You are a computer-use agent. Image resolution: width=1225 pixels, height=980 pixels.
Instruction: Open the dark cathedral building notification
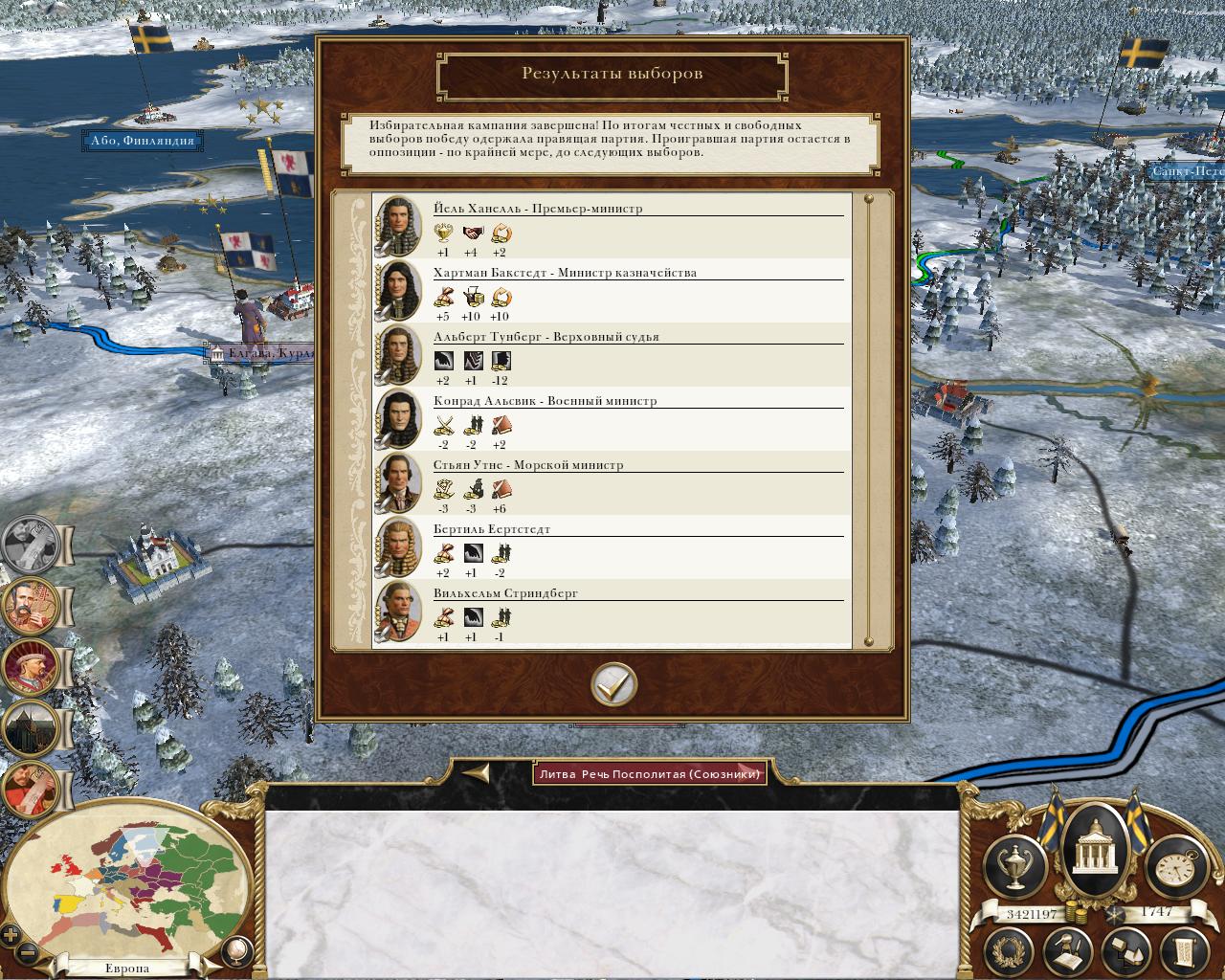(x=31, y=730)
